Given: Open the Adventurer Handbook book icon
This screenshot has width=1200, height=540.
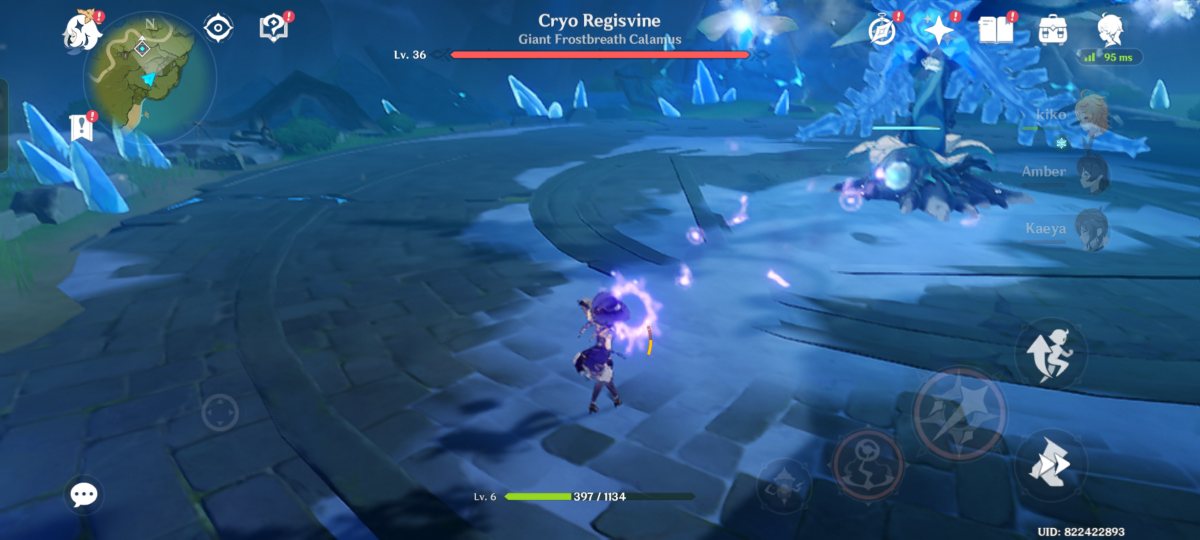Looking at the screenshot, I should click(x=996, y=30).
